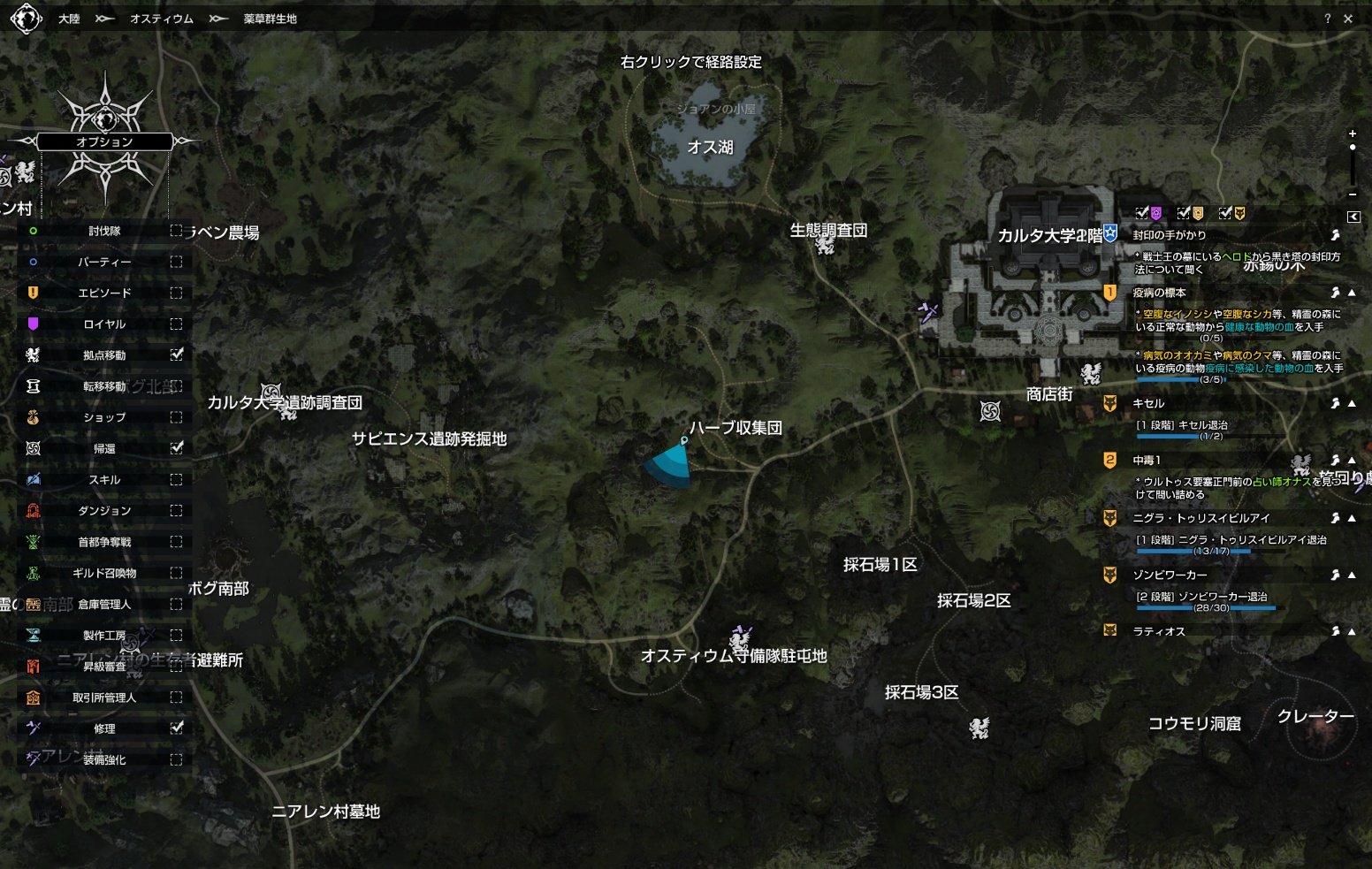Zoom in the map with plus button
The width and height of the screenshot is (1372, 869).
tap(1353, 133)
